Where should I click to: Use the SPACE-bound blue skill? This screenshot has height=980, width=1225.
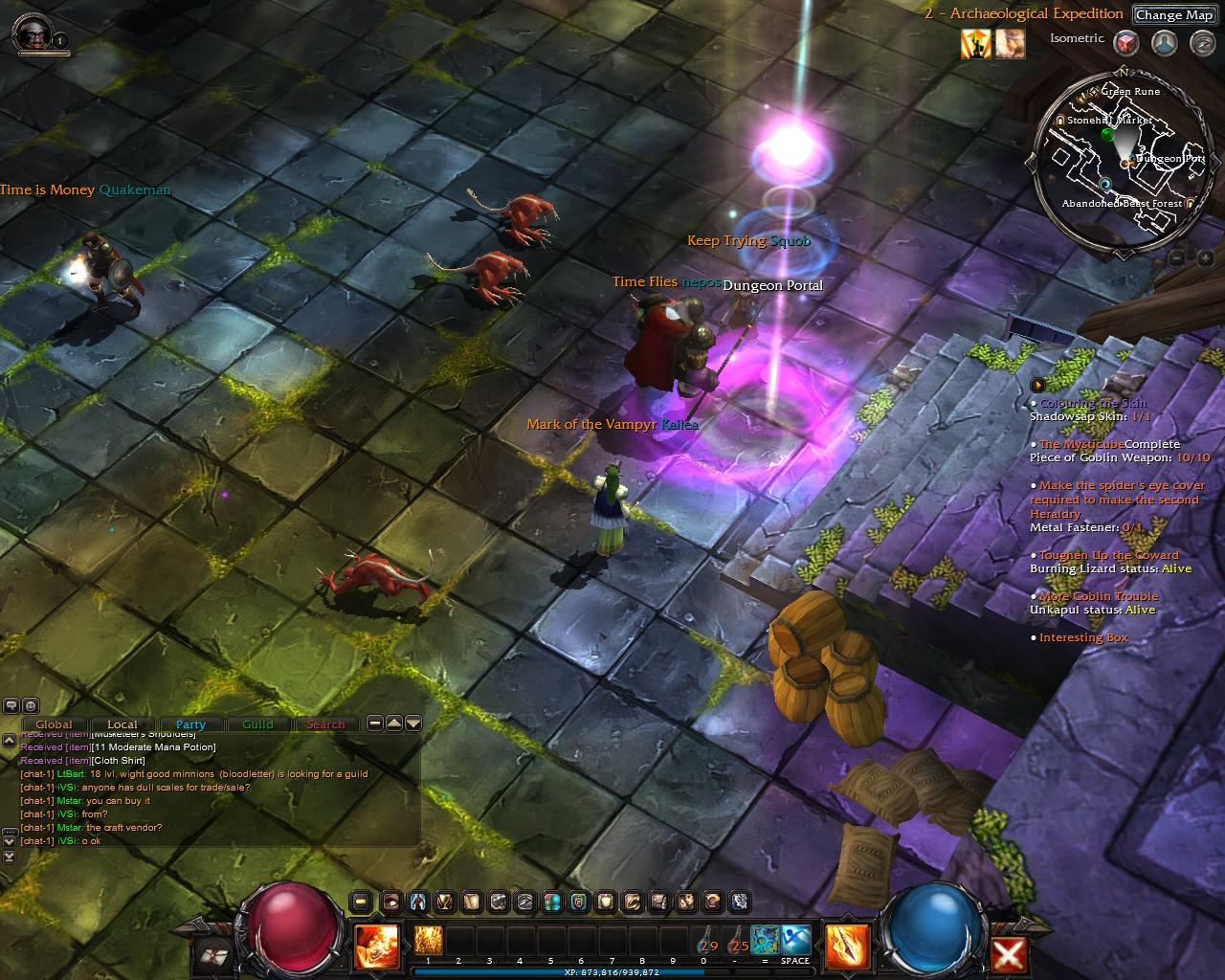point(795,939)
